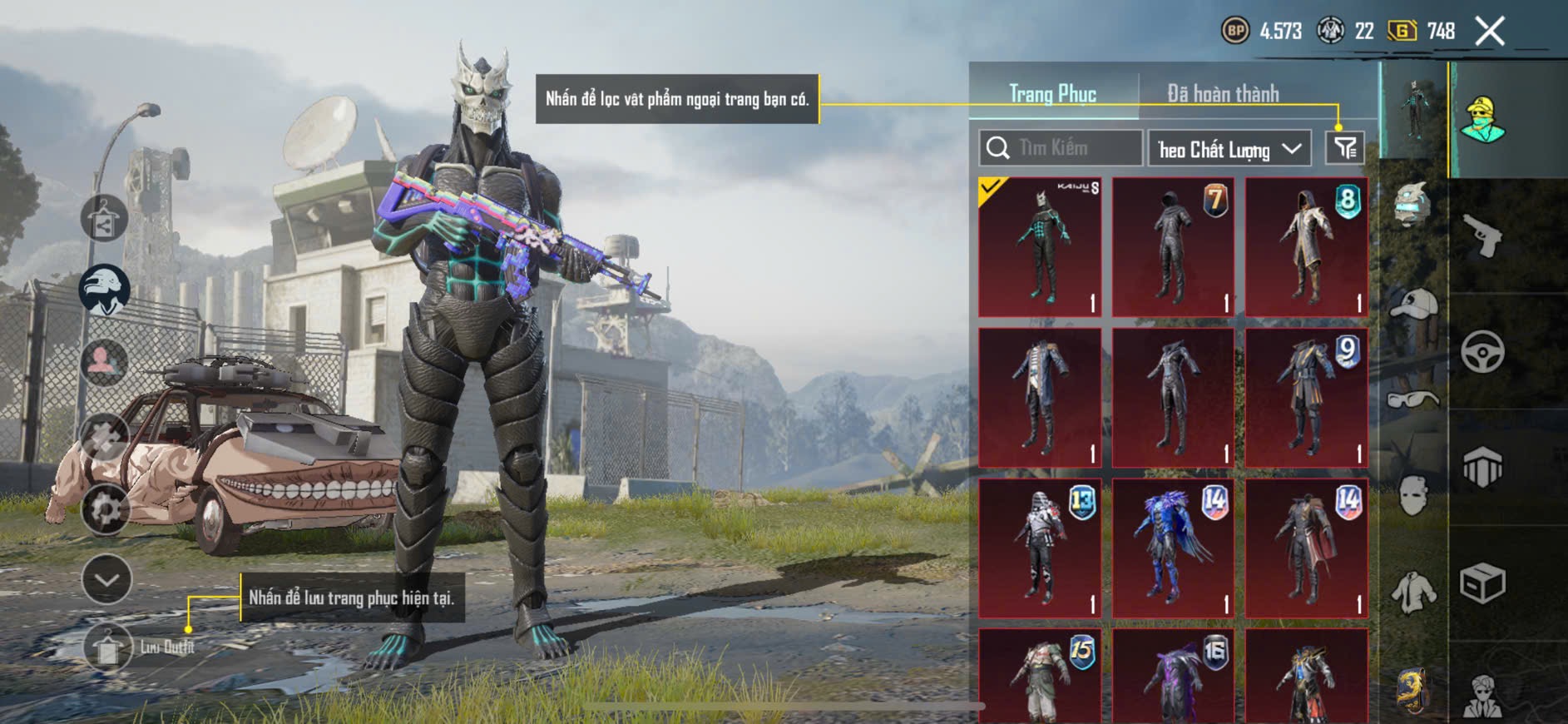The image size is (1568, 724).
Task: Collapse the left side menu with the chevron
Action: (x=106, y=579)
